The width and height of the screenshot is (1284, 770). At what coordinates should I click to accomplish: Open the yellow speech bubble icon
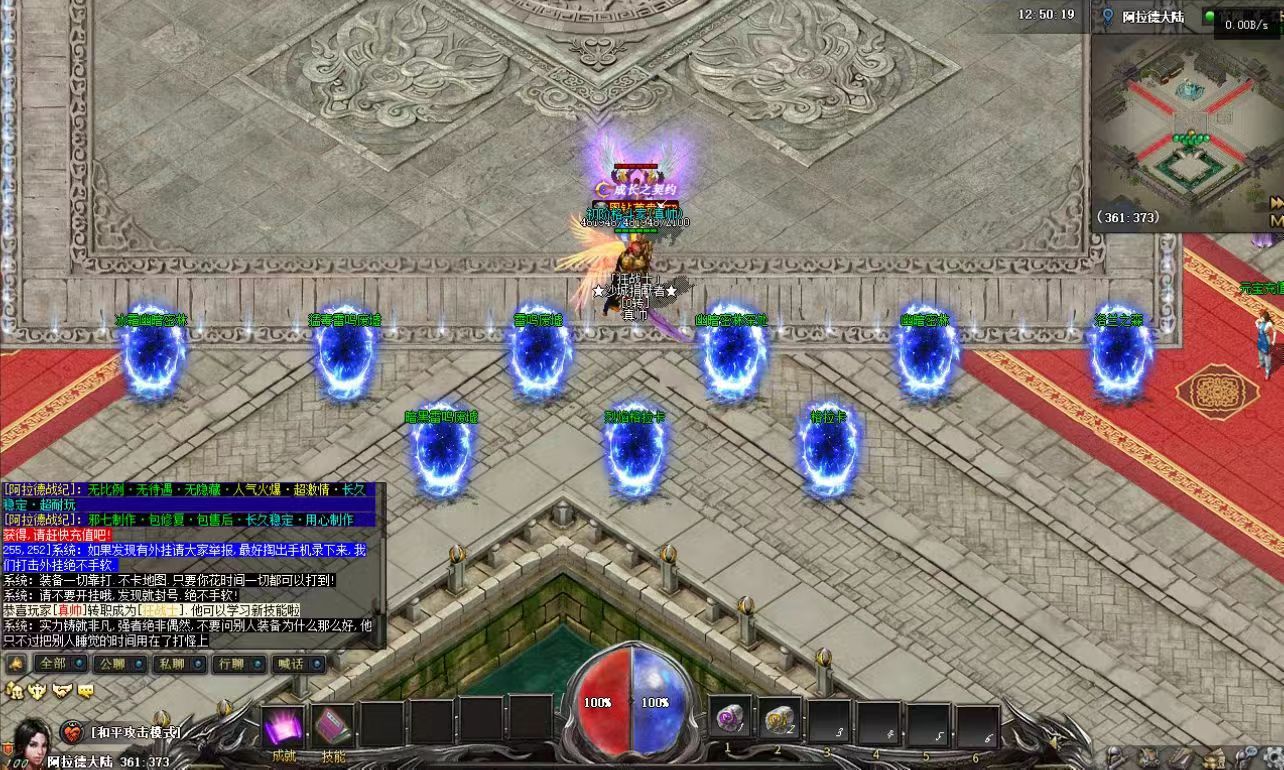[86, 690]
